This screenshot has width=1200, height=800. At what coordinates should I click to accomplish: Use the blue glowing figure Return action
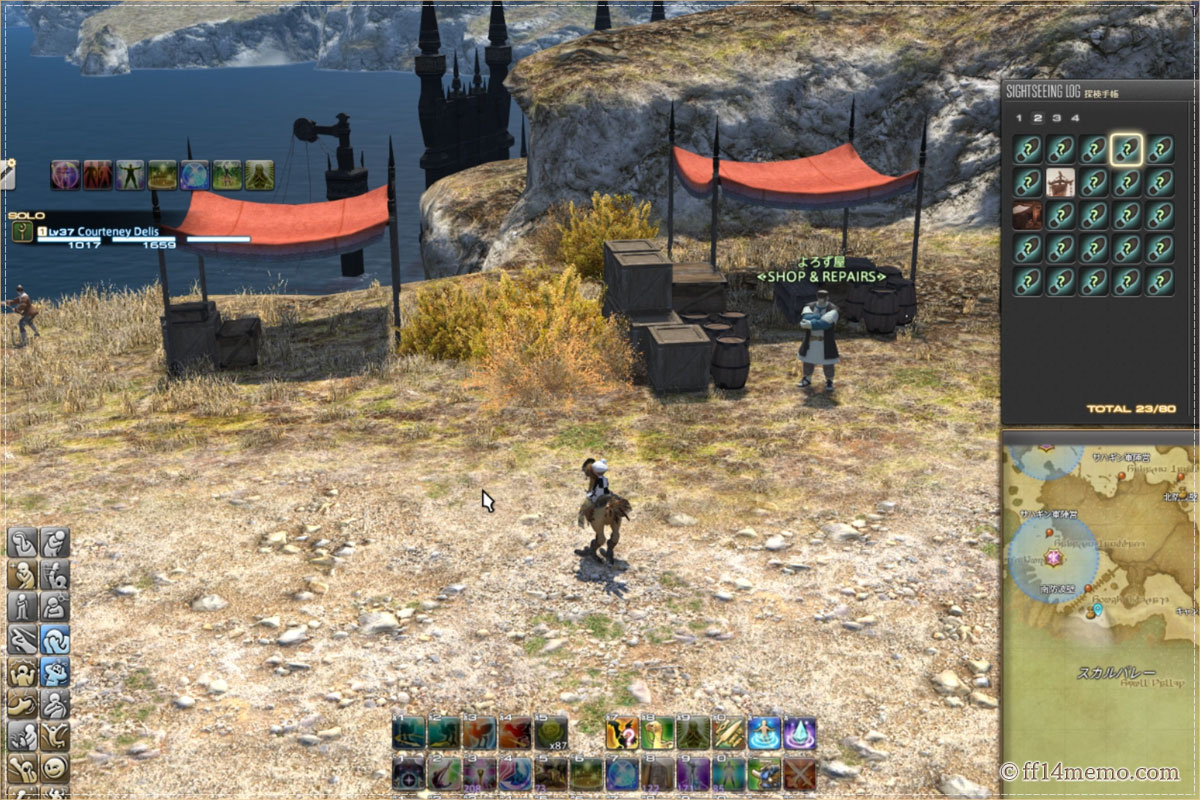pyautogui.click(x=765, y=733)
